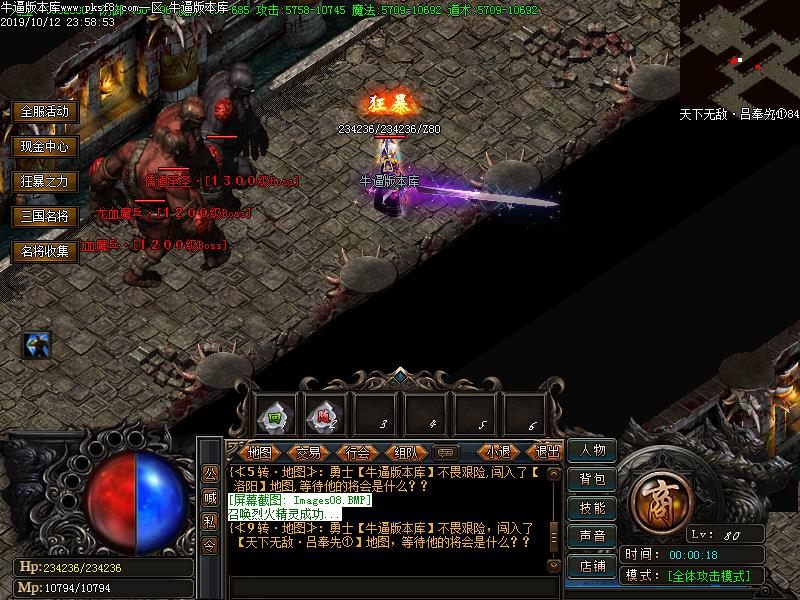Image resolution: width=800 pixels, height=600 pixels.
Task: Open the 名将收集 collection panel
Action: pos(45,251)
